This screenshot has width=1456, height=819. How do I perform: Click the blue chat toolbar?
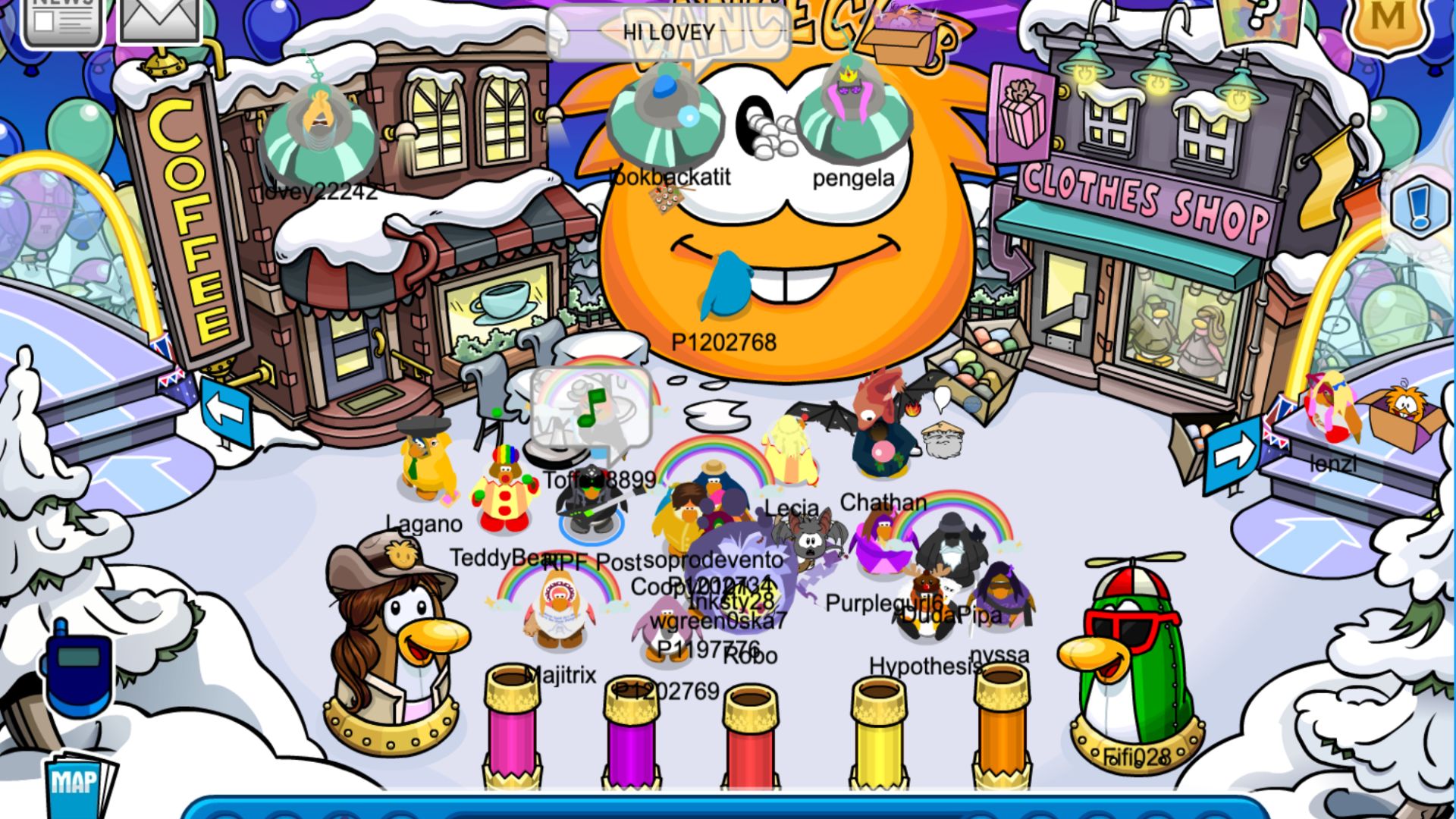tap(724, 808)
